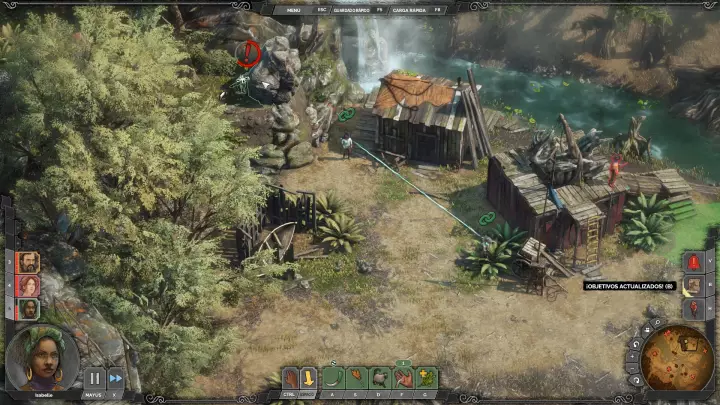Activate the red hand ability icon

pos(403,378)
